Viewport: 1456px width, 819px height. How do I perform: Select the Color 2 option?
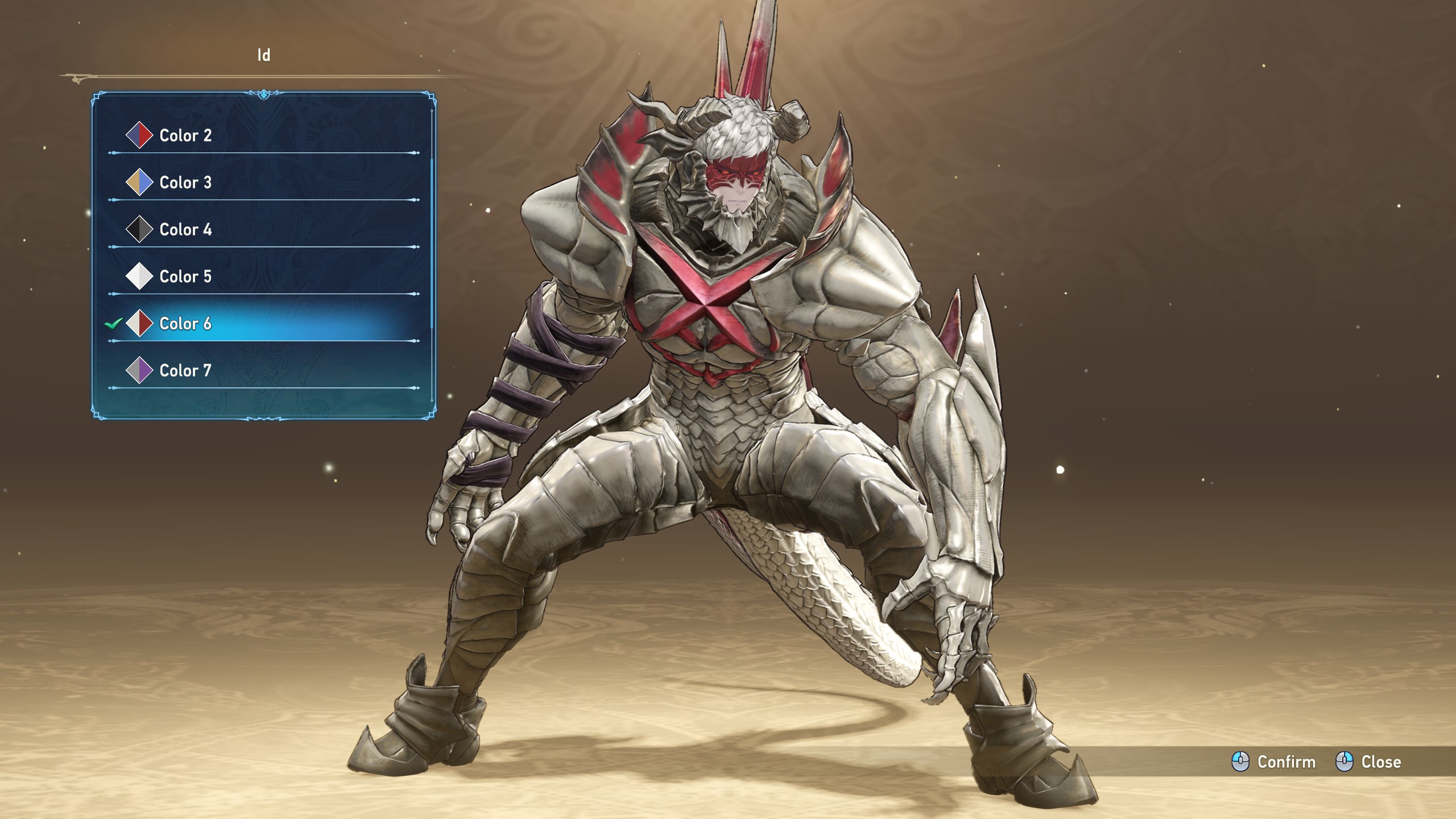pos(185,135)
